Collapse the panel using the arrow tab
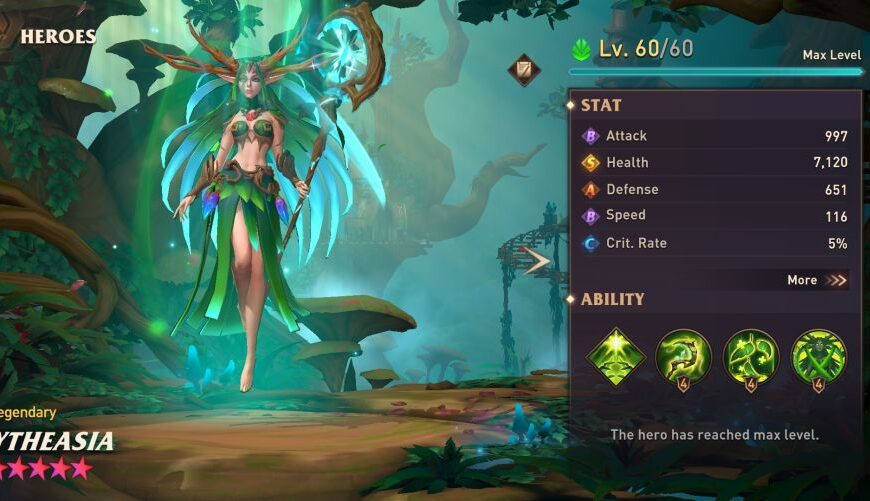The image size is (870, 501). coord(537,262)
